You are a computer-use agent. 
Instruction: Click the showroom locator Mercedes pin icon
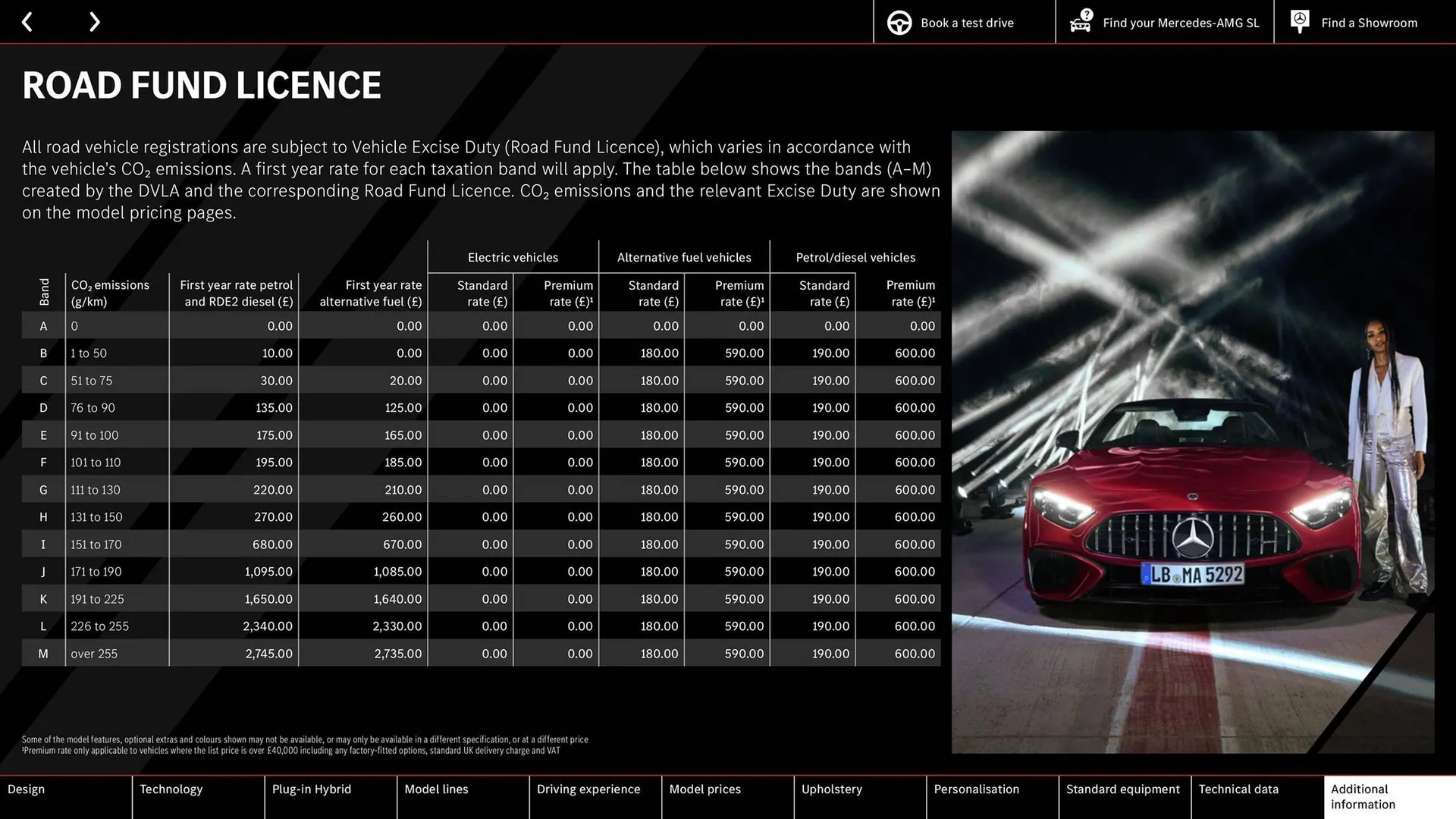coord(1299,21)
